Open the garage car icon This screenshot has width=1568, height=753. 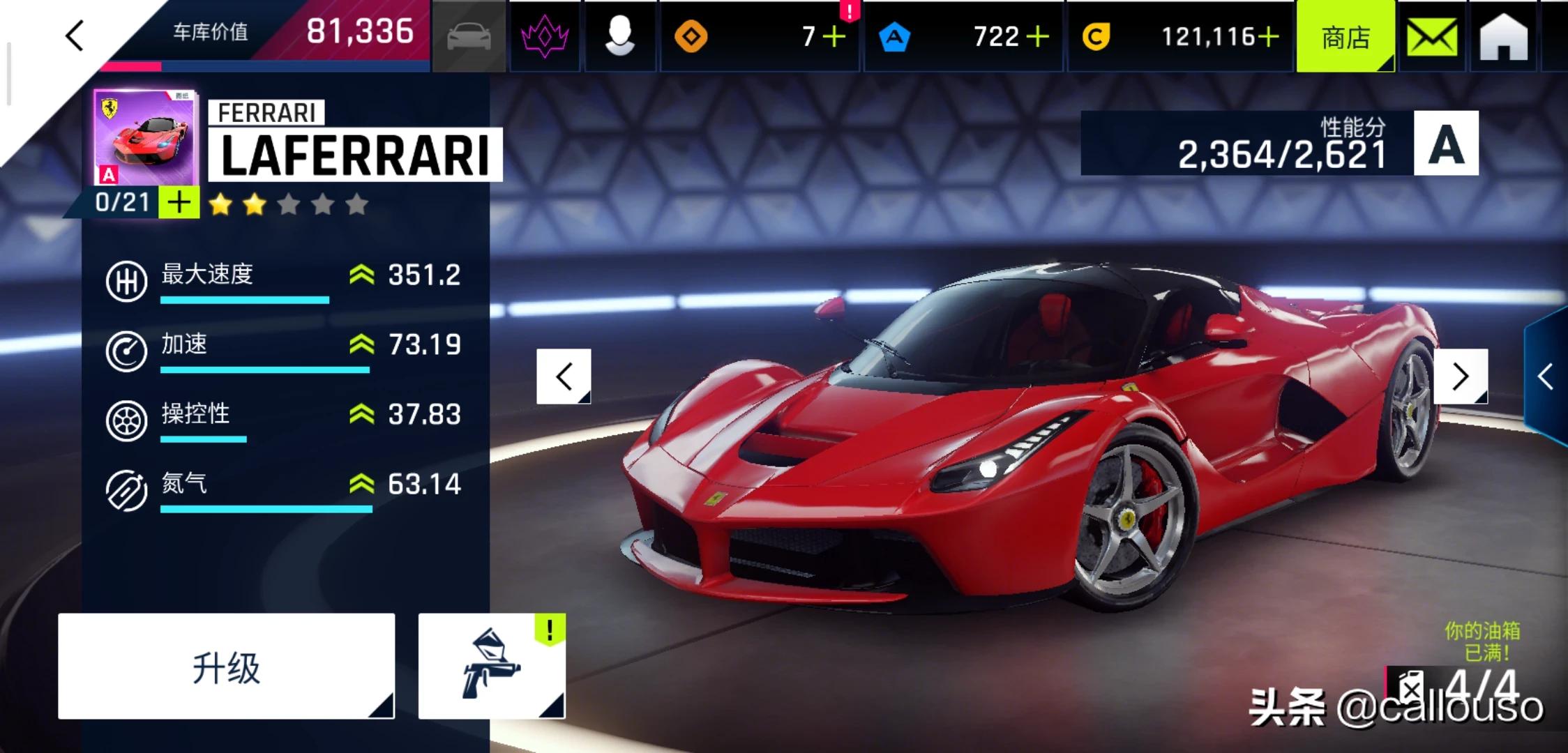[x=469, y=36]
